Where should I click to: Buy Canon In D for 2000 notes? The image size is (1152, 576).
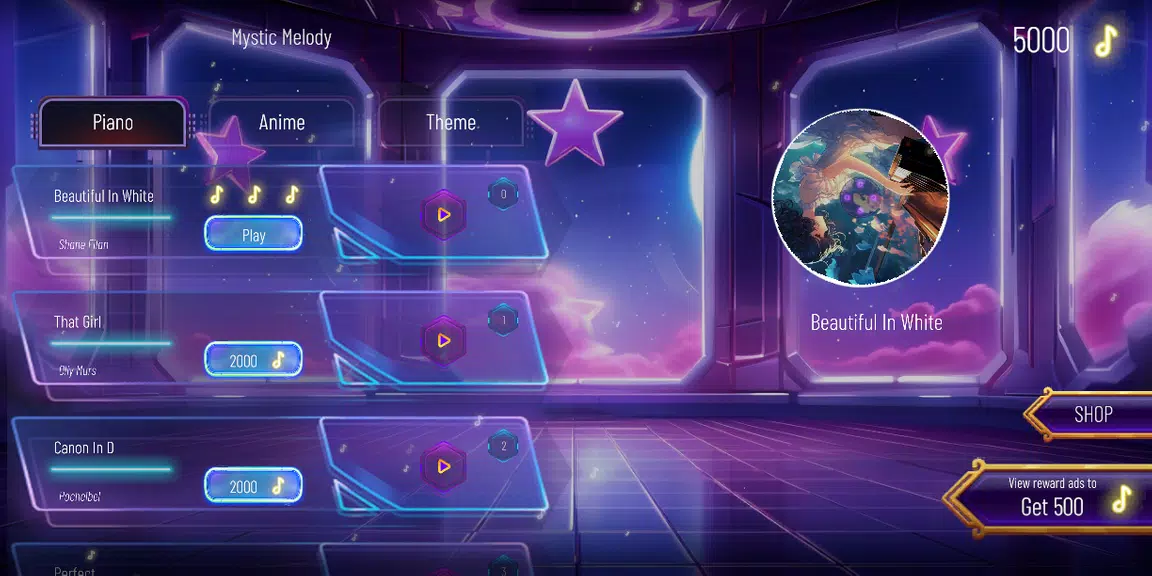pyautogui.click(x=253, y=486)
